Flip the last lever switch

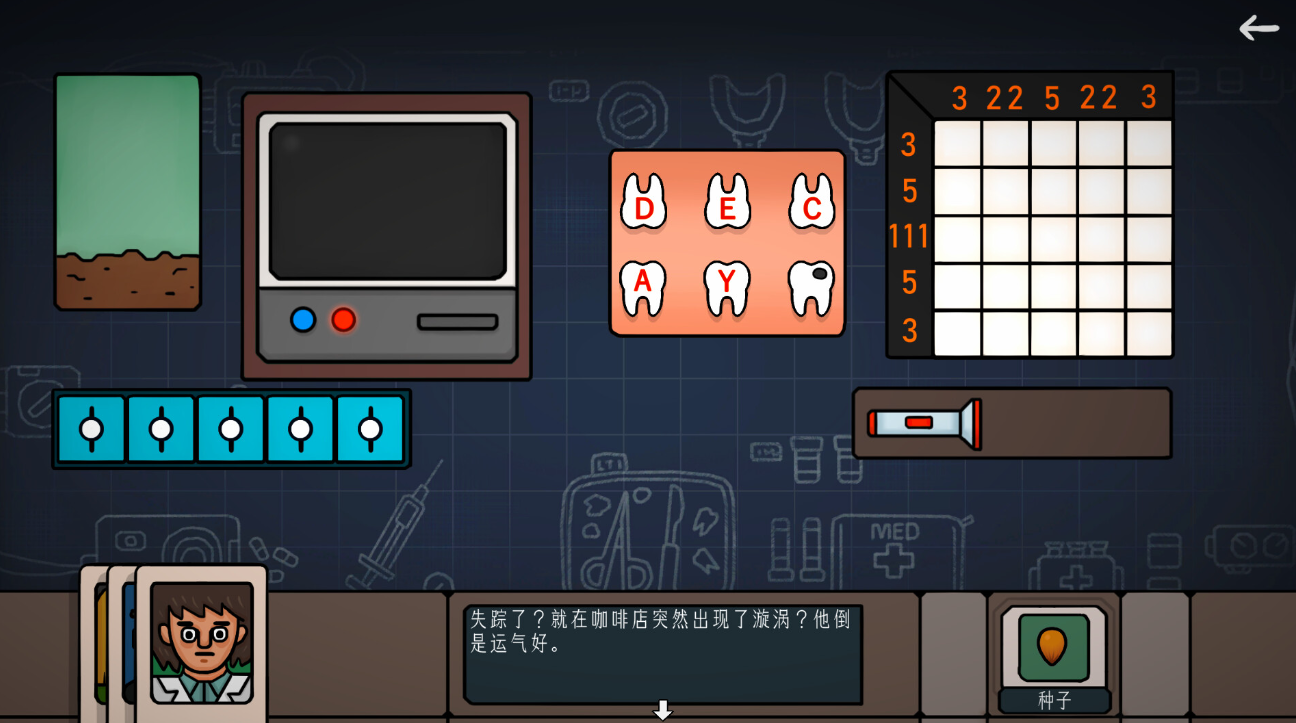(x=370, y=428)
